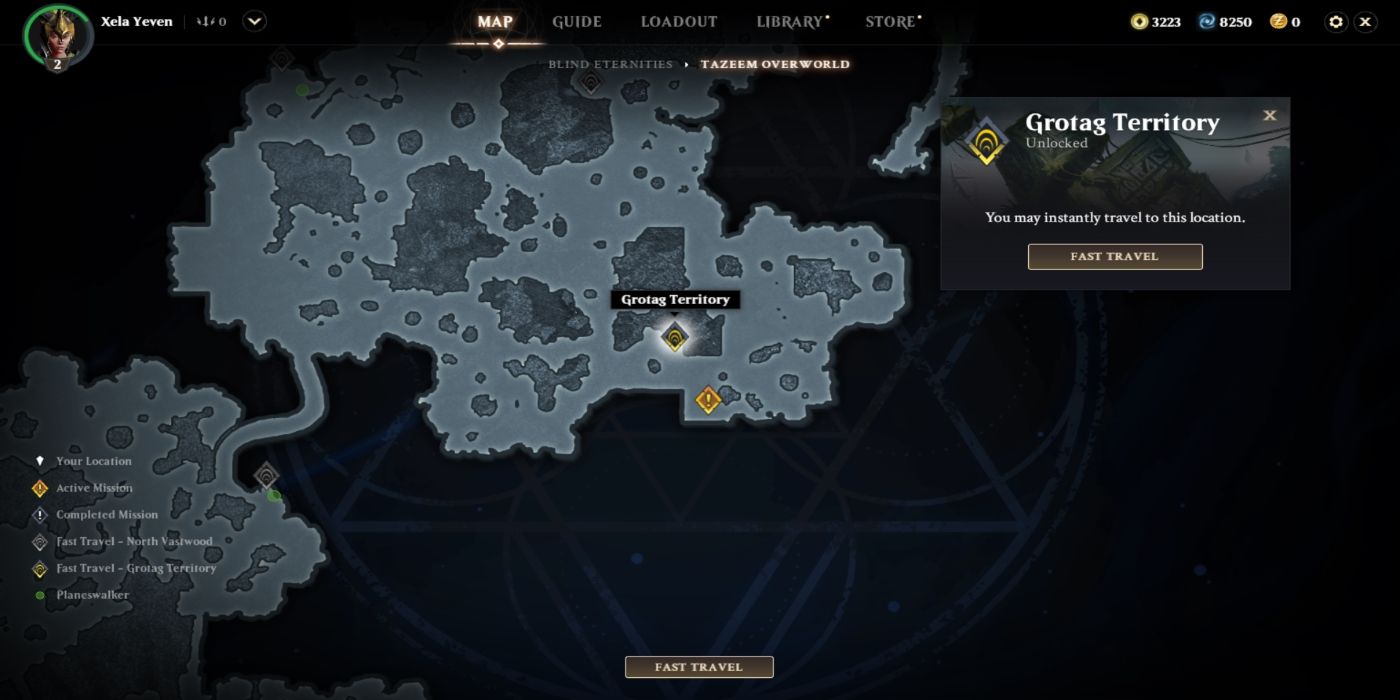Go to the Library tab
This screenshot has height=700, width=1400.
789,22
